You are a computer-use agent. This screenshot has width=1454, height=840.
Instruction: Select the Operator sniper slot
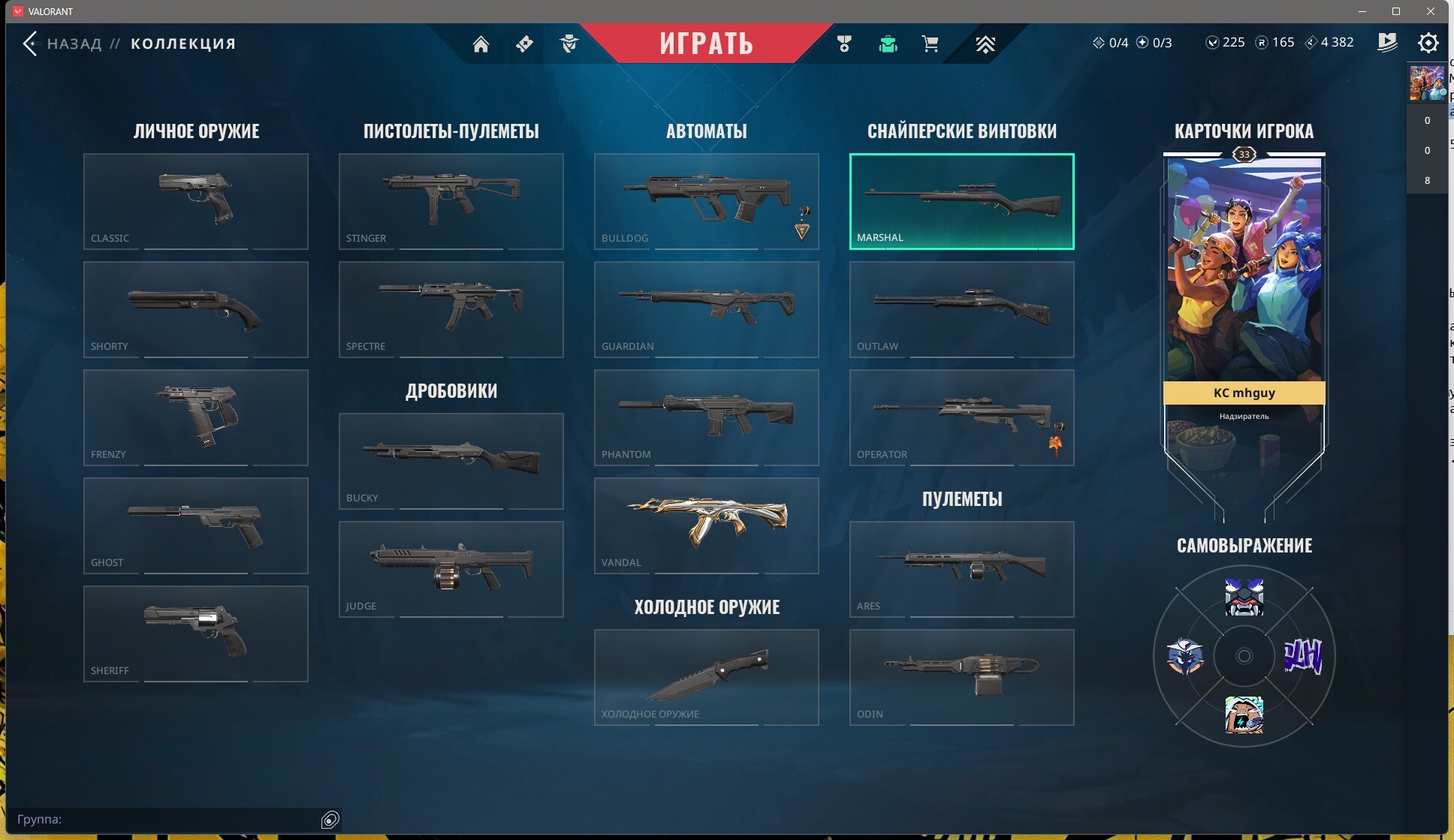[961, 417]
